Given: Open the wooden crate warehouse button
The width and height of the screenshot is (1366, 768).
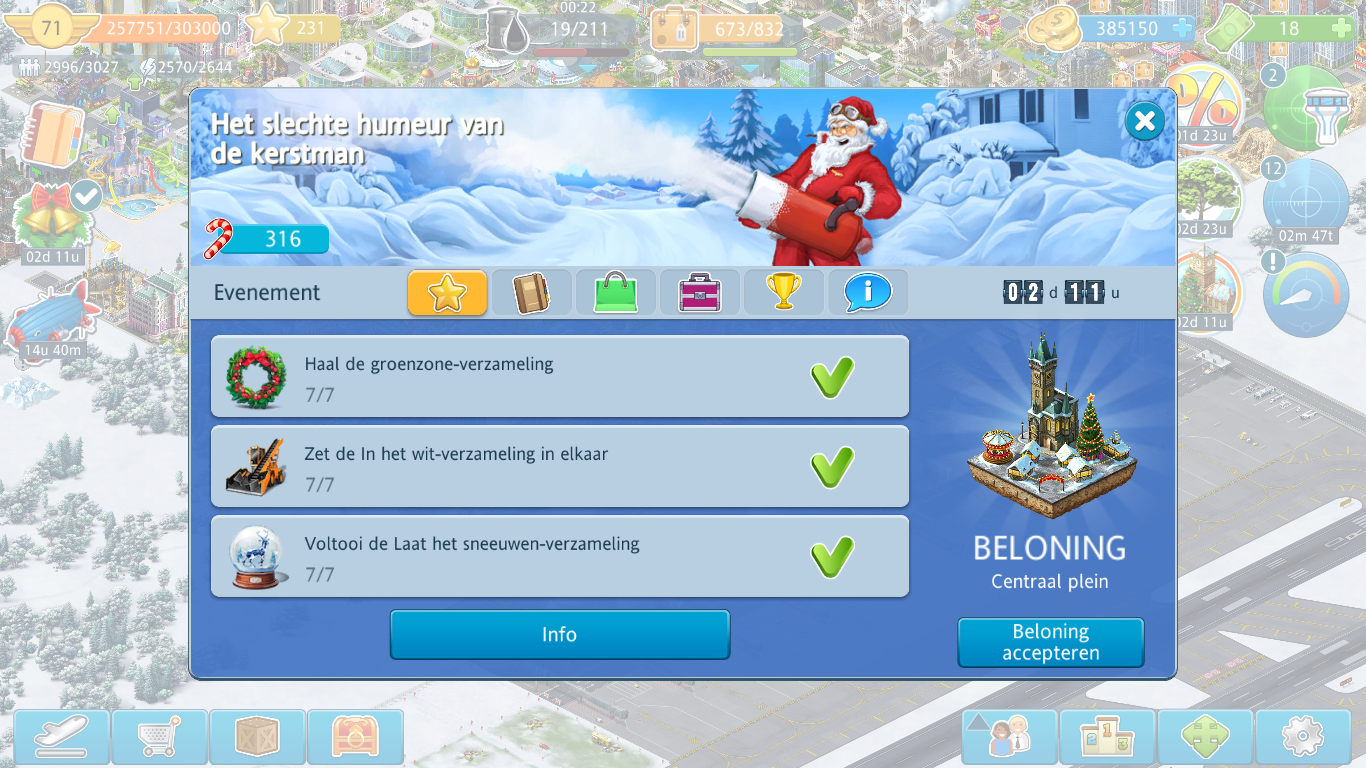Looking at the screenshot, I should click(257, 738).
